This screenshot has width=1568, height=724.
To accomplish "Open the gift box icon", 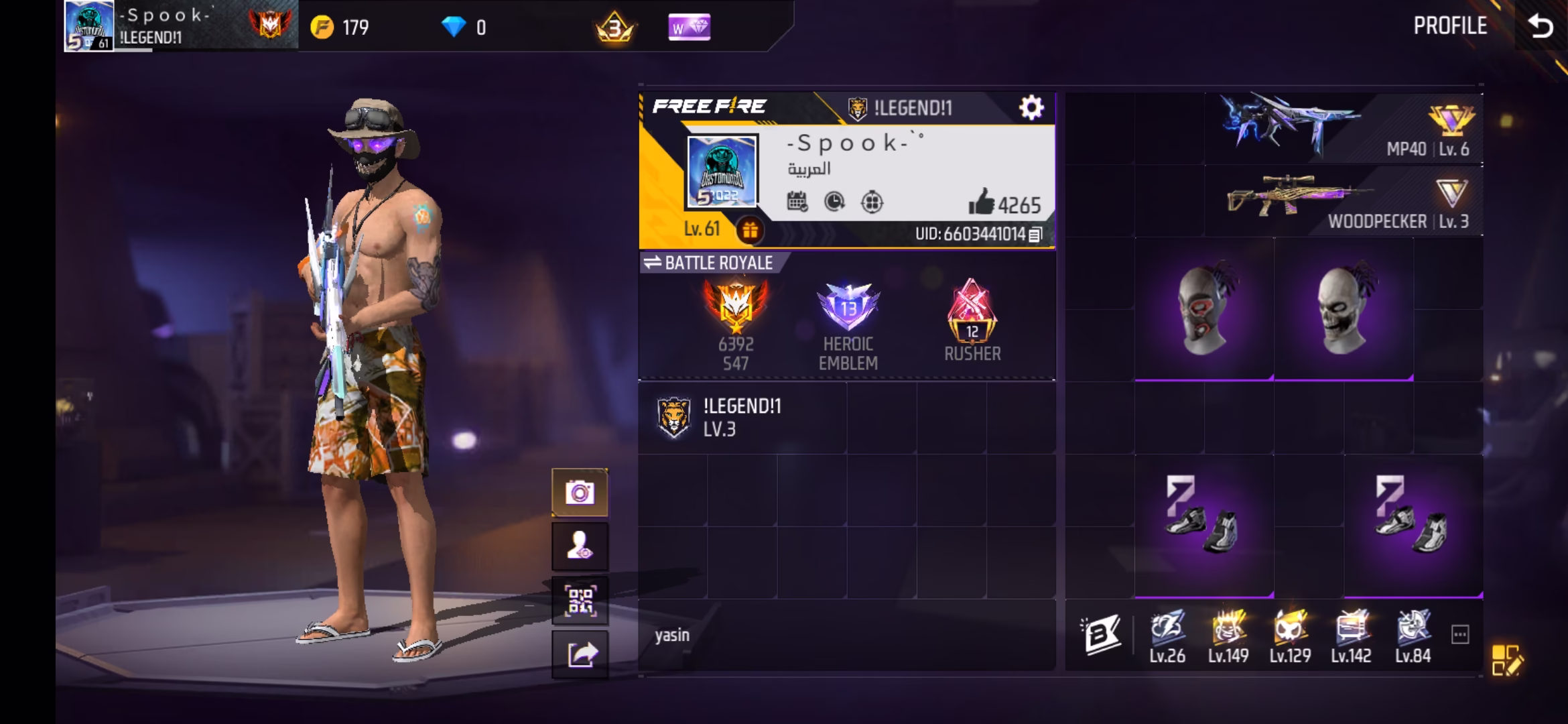I will [x=749, y=231].
